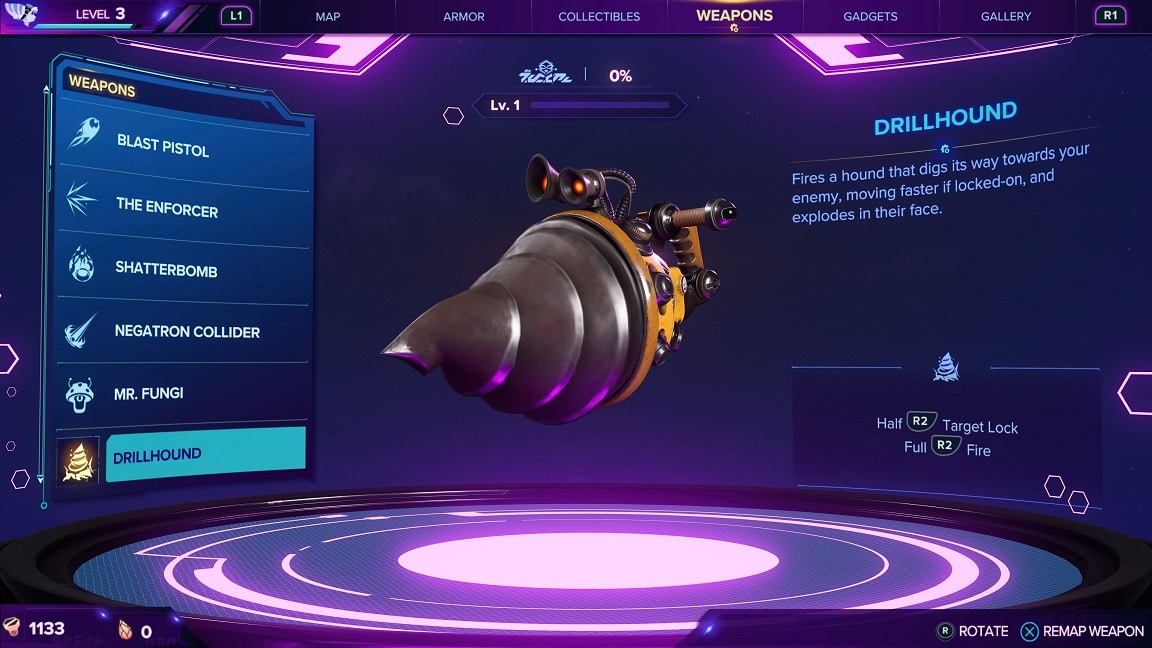The width and height of the screenshot is (1152, 648).
Task: Open the Armor tab
Action: (x=464, y=16)
